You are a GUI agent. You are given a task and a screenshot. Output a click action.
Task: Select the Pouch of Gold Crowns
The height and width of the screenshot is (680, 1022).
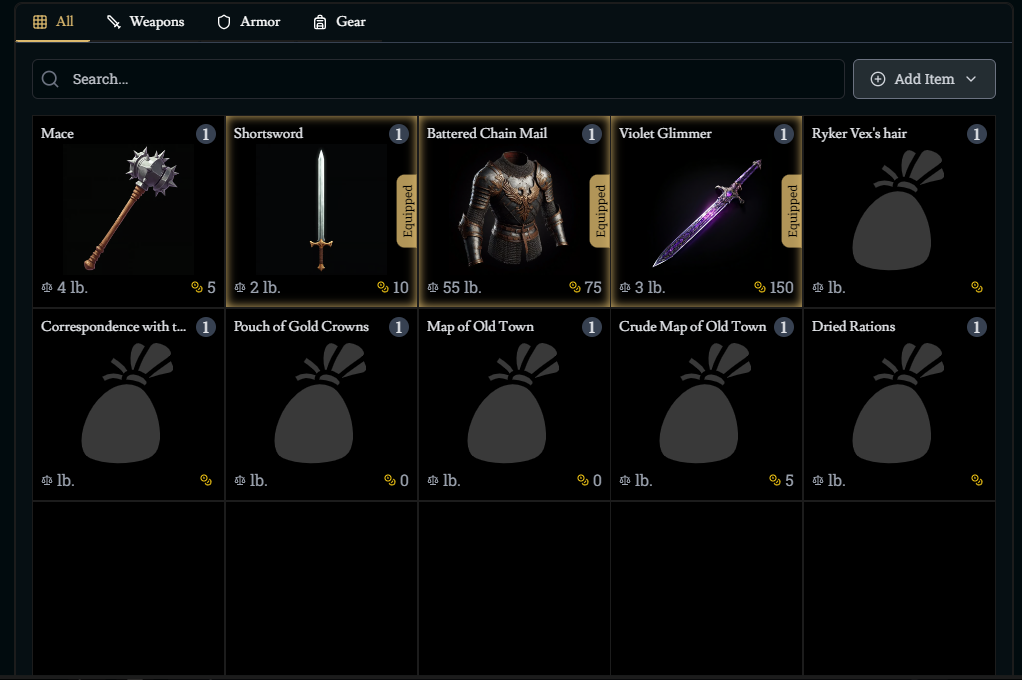[321, 404]
